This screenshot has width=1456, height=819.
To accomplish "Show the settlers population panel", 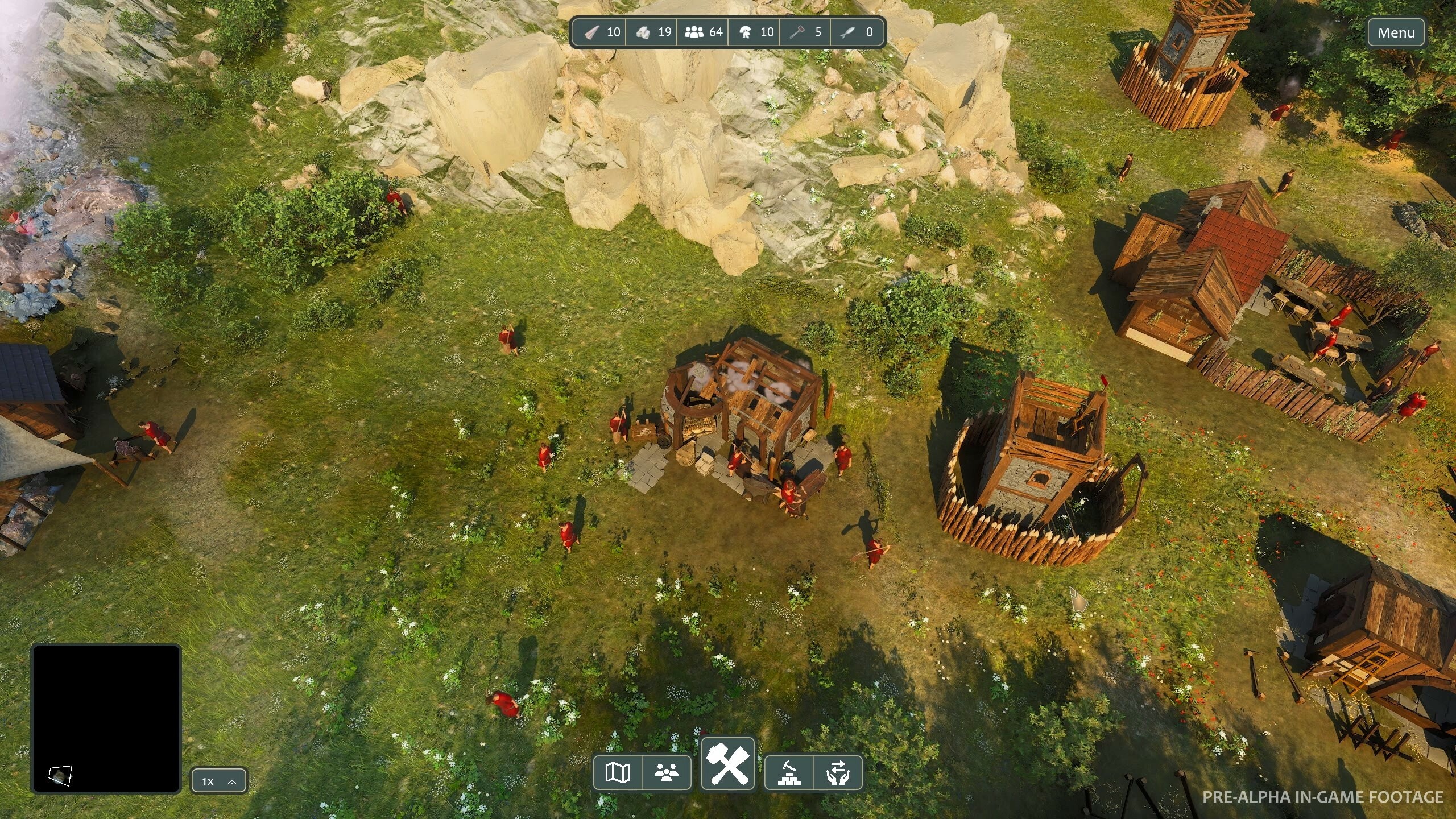I will (667, 772).
